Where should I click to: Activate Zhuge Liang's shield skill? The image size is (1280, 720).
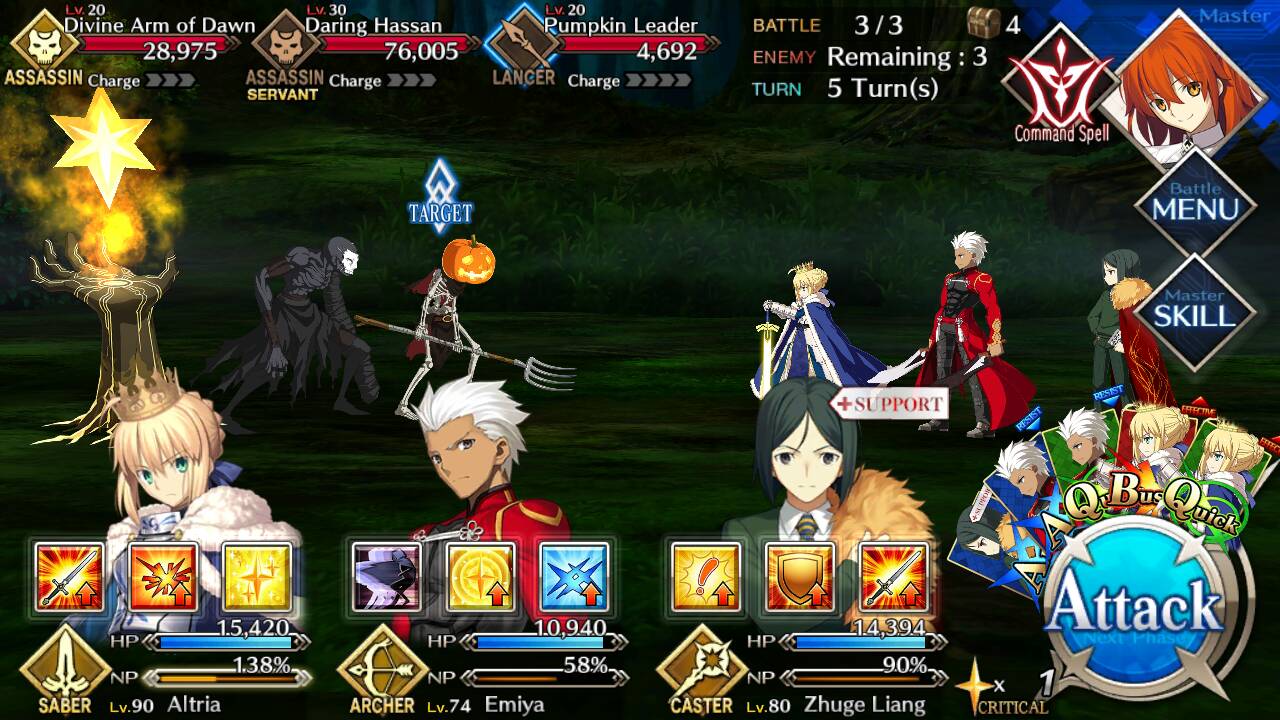pos(800,577)
